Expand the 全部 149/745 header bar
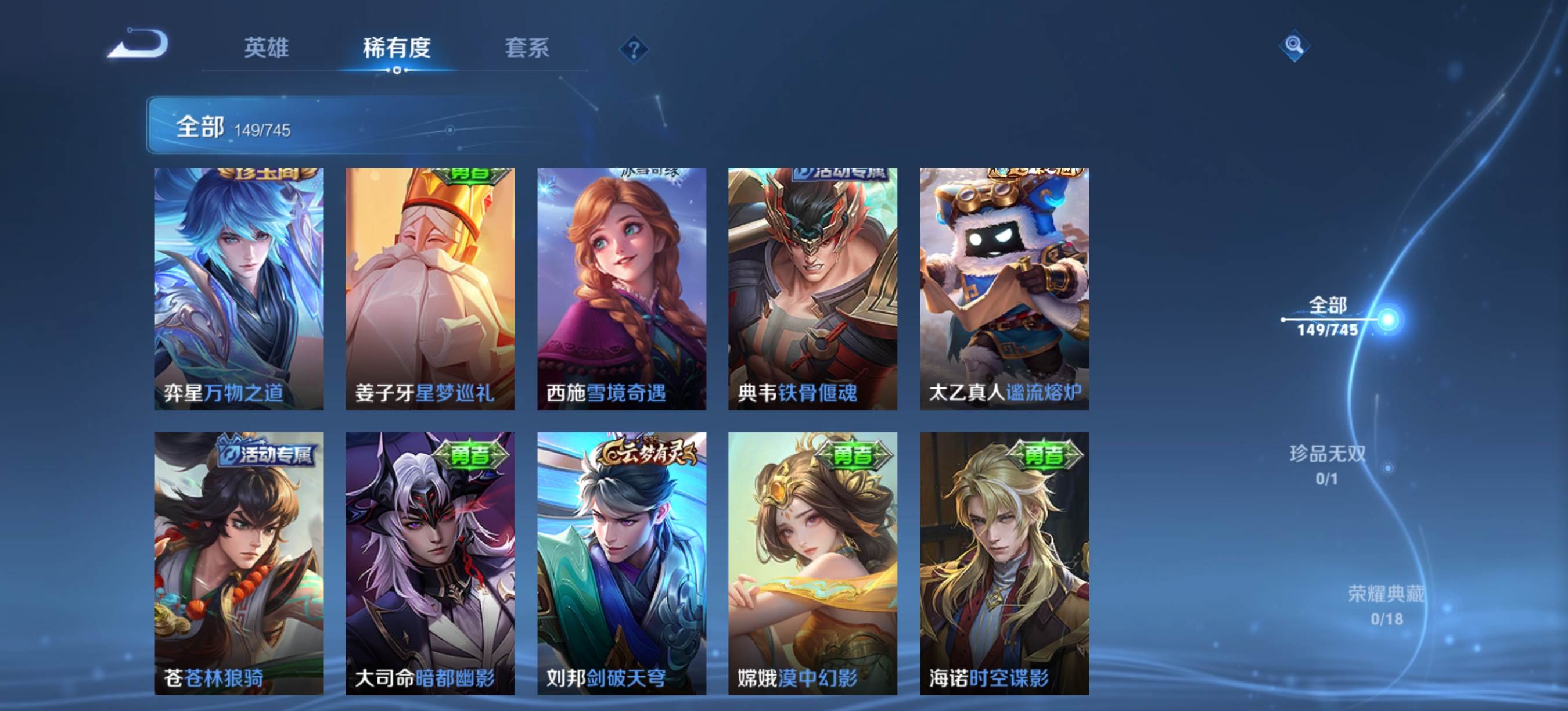The width and height of the screenshot is (1568, 711). pyautogui.click(x=365, y=125)
